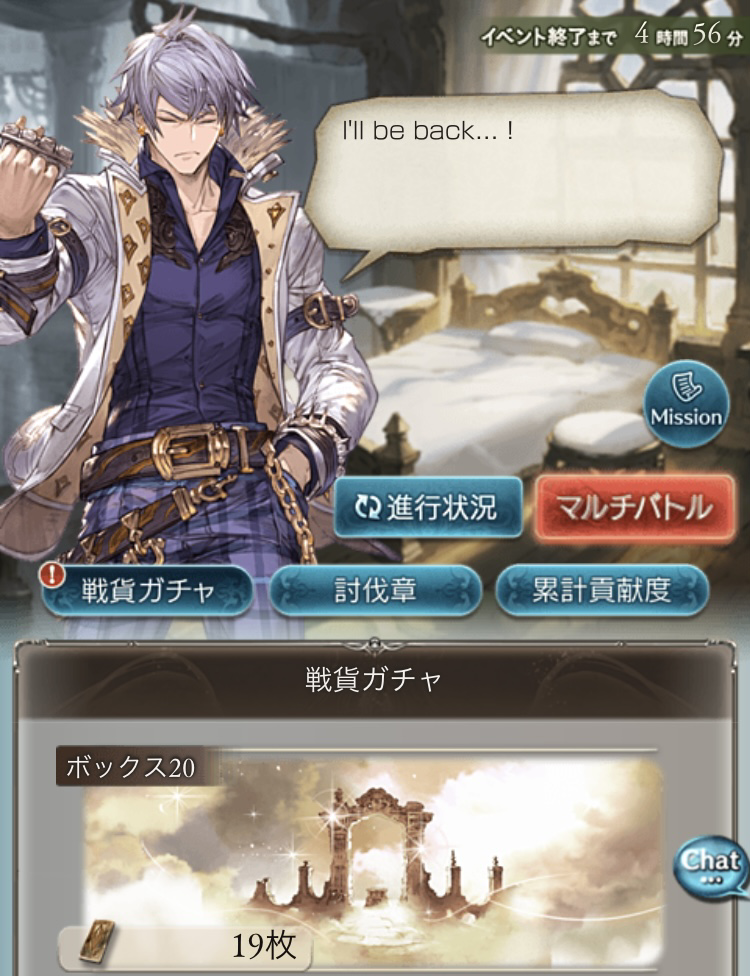This screenshot has height=976, width=750.
Task: Open the 討伐章 tab
Action: click(375, 590)
